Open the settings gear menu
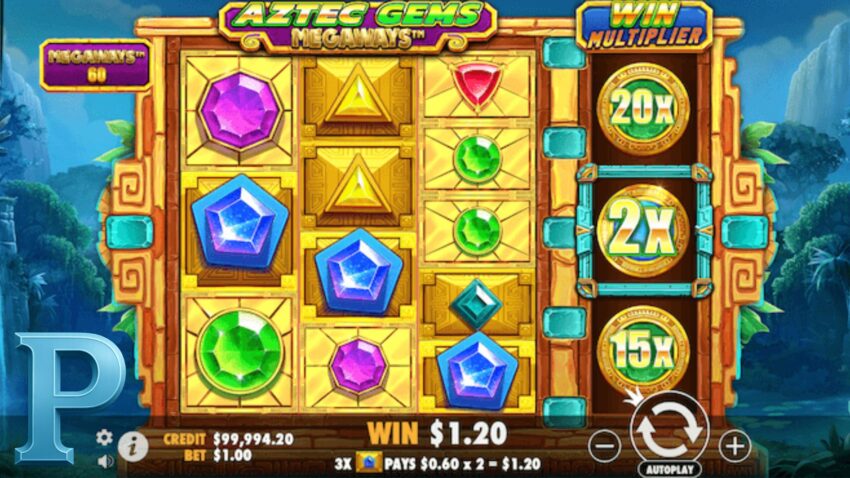 pos(104,437)
